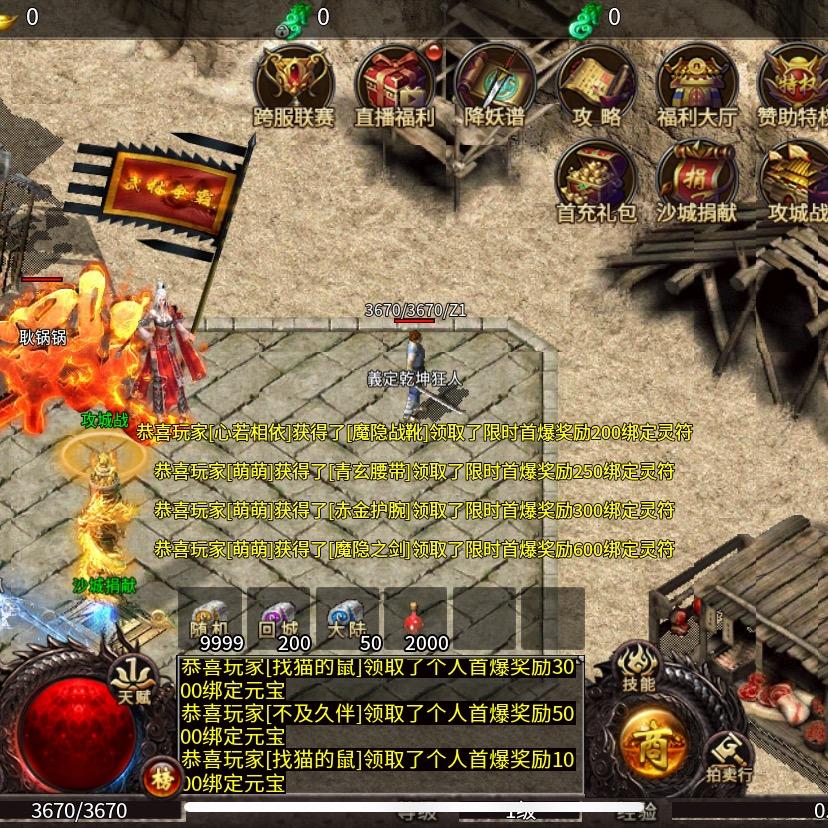
Task: Open the 榜 ranking button
Action: click(x=160, y=778)
